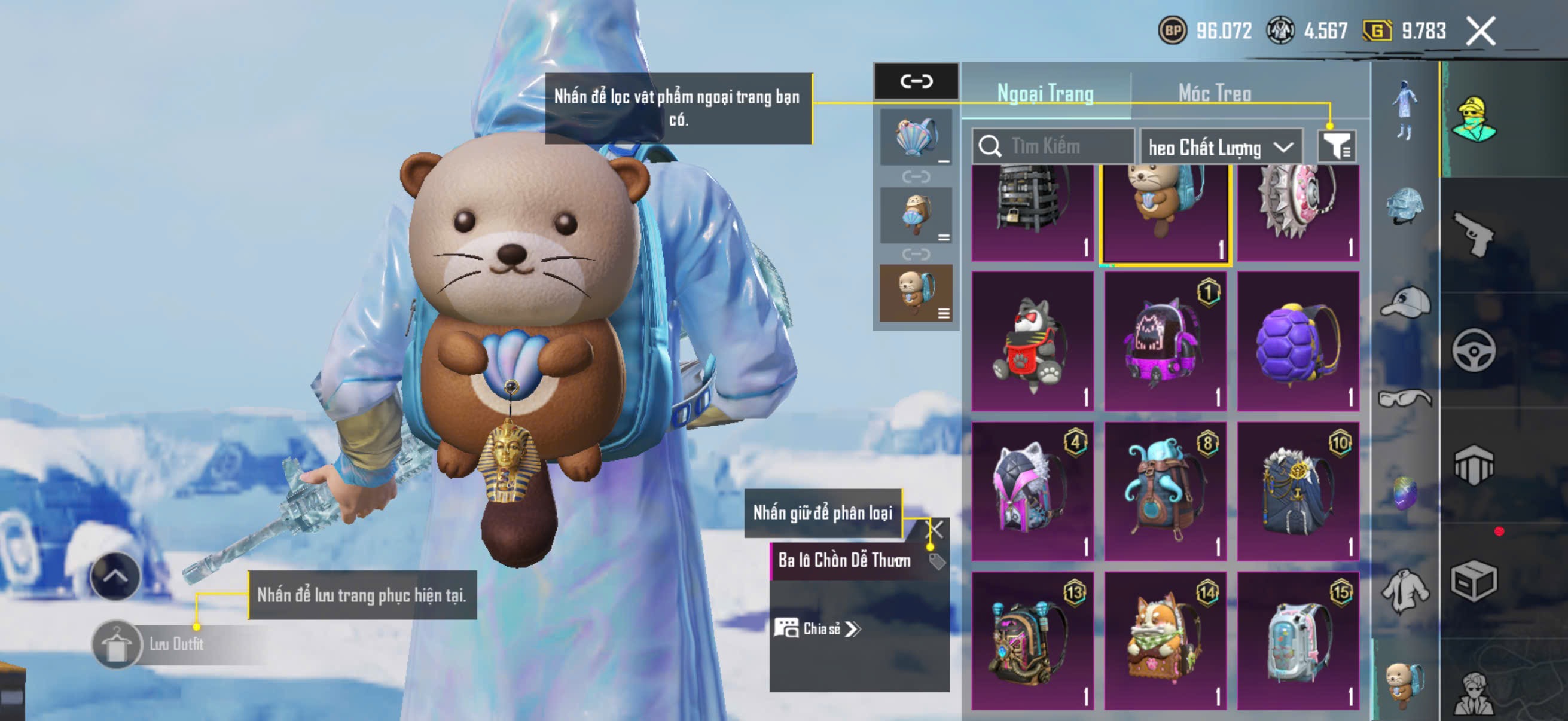
Task: Open the steering wheel vehicles section
Action: pyautogui.click(x=1473, y=350)
